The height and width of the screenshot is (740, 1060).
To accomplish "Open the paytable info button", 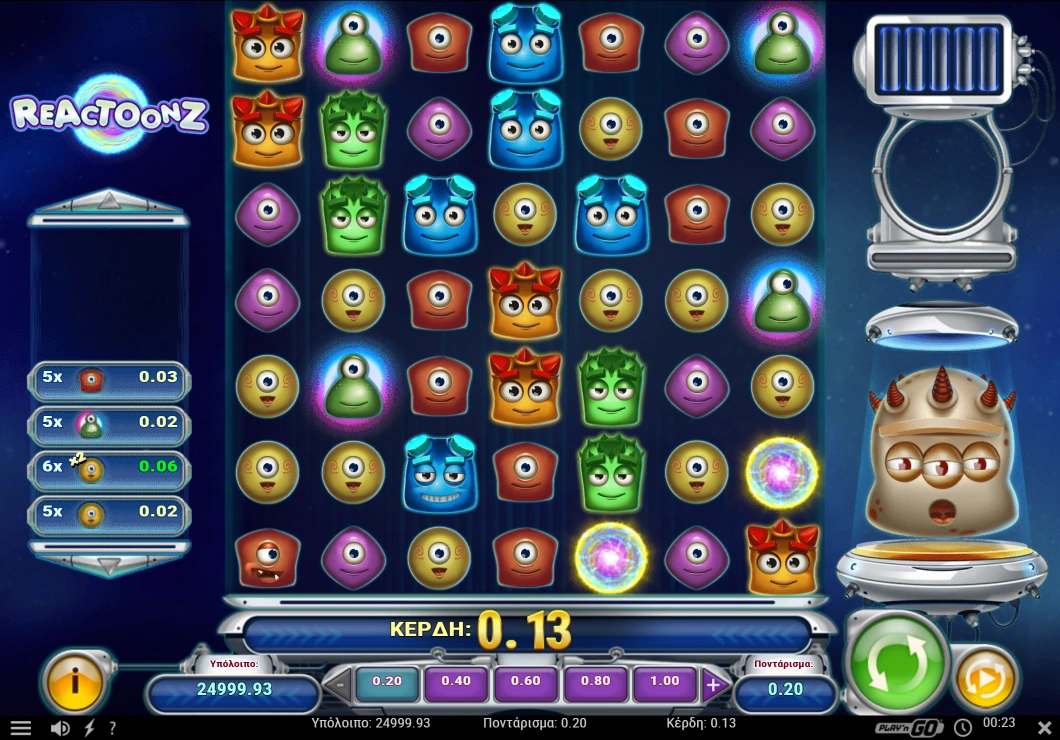I will [x=75, y=682].
